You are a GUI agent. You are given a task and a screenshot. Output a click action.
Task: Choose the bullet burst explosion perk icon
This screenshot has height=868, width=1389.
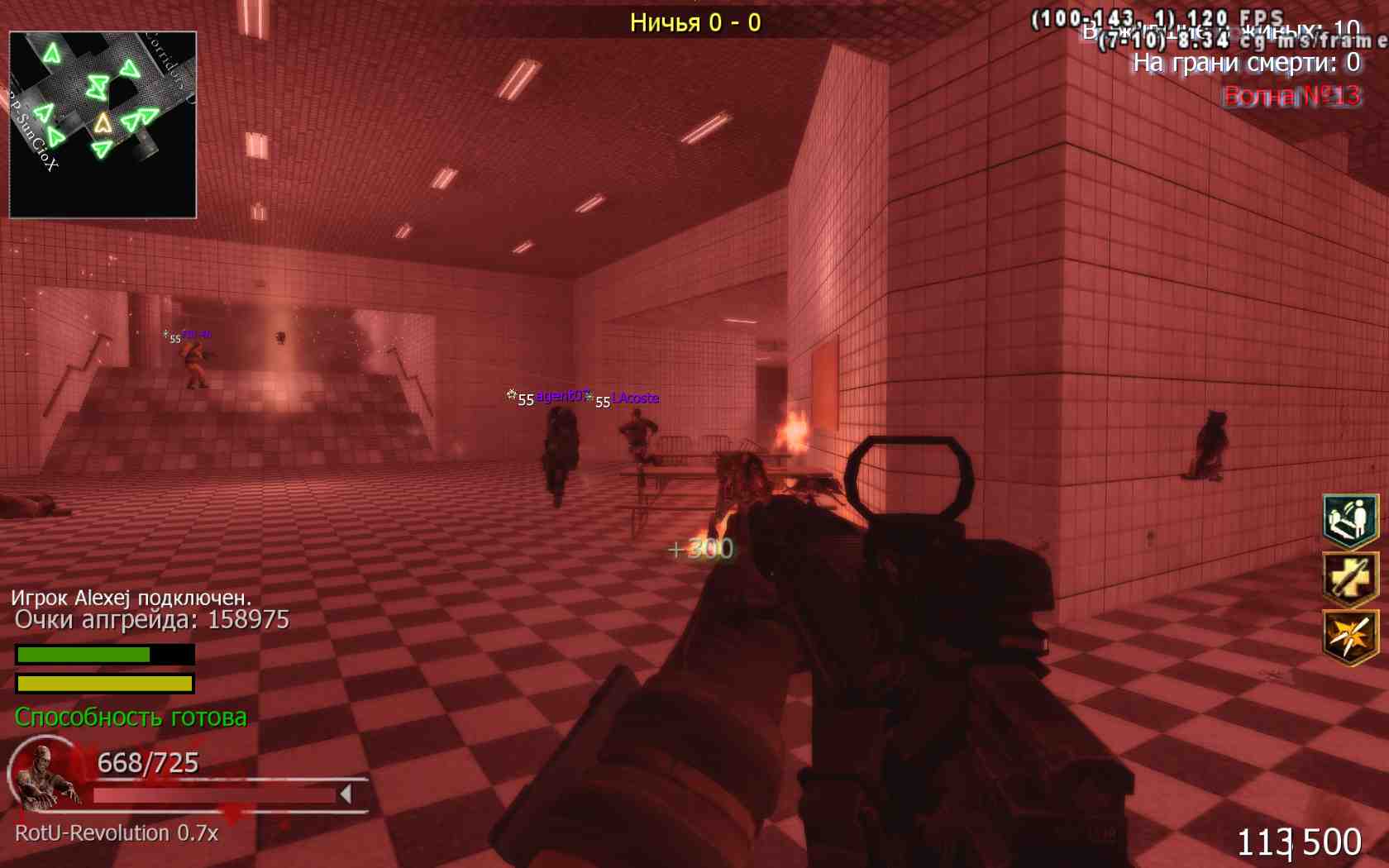coord(1349,636)
